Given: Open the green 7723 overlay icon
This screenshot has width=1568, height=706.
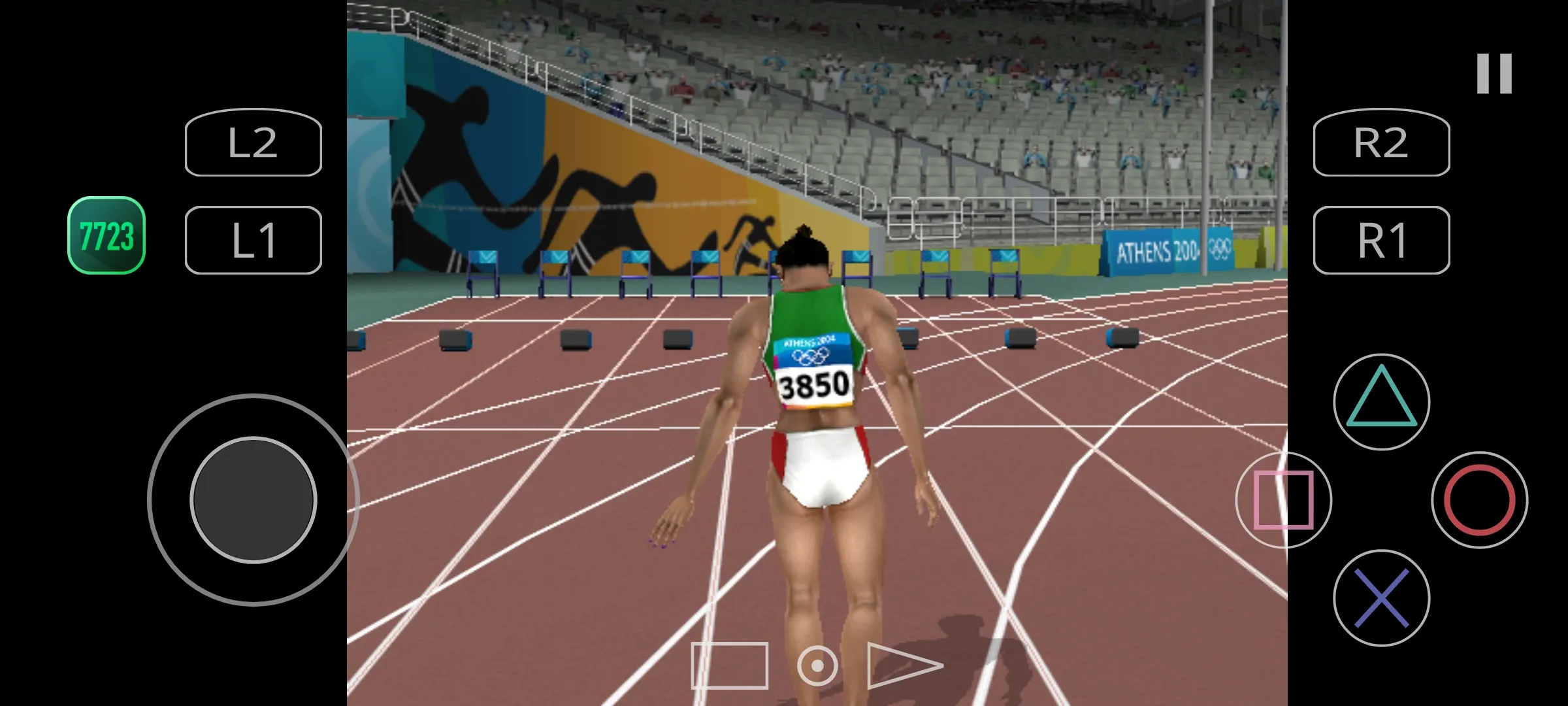Looking at the screenshot, I should point(106,235).
